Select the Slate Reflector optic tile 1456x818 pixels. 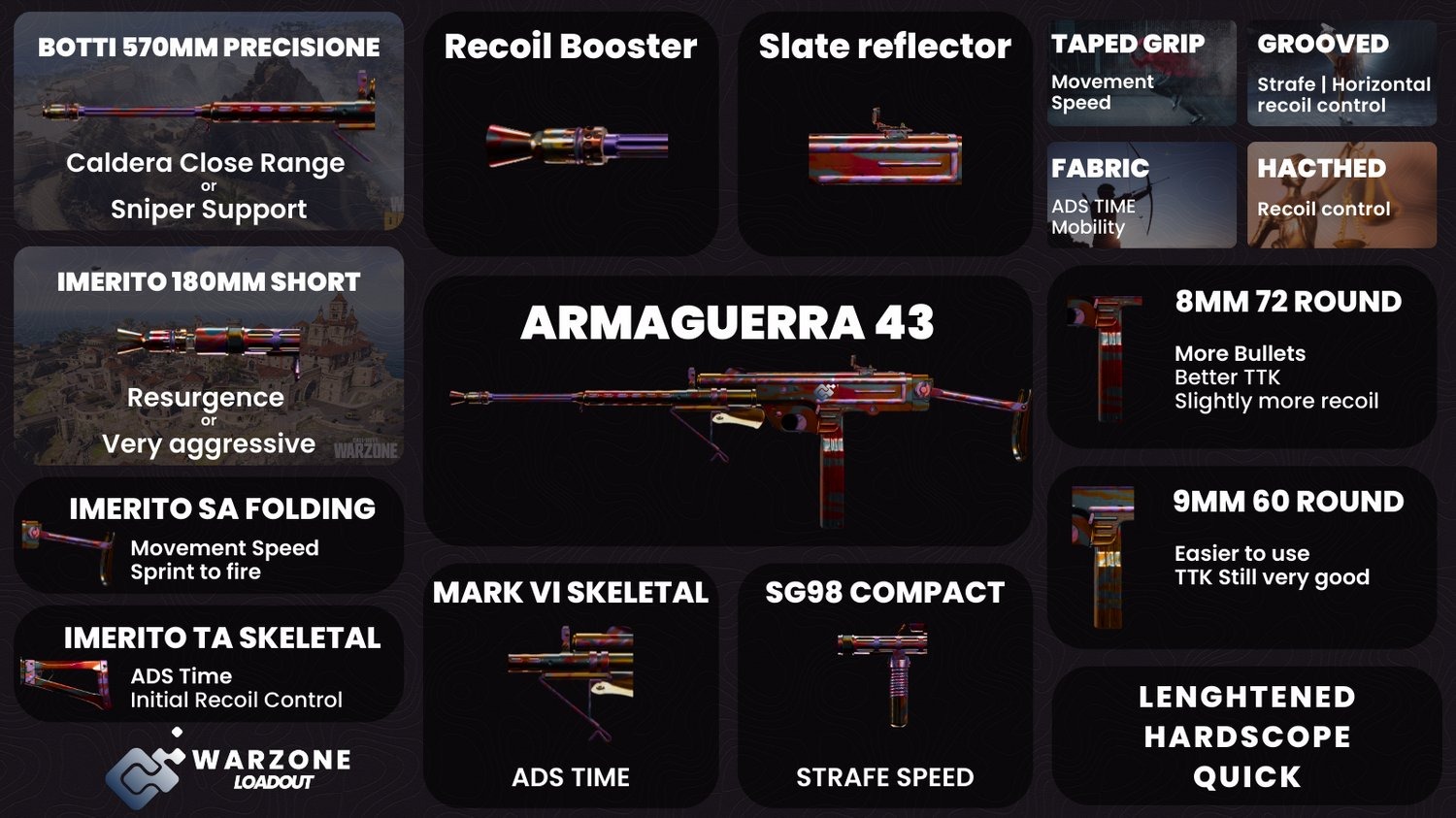tap(884, 134)
